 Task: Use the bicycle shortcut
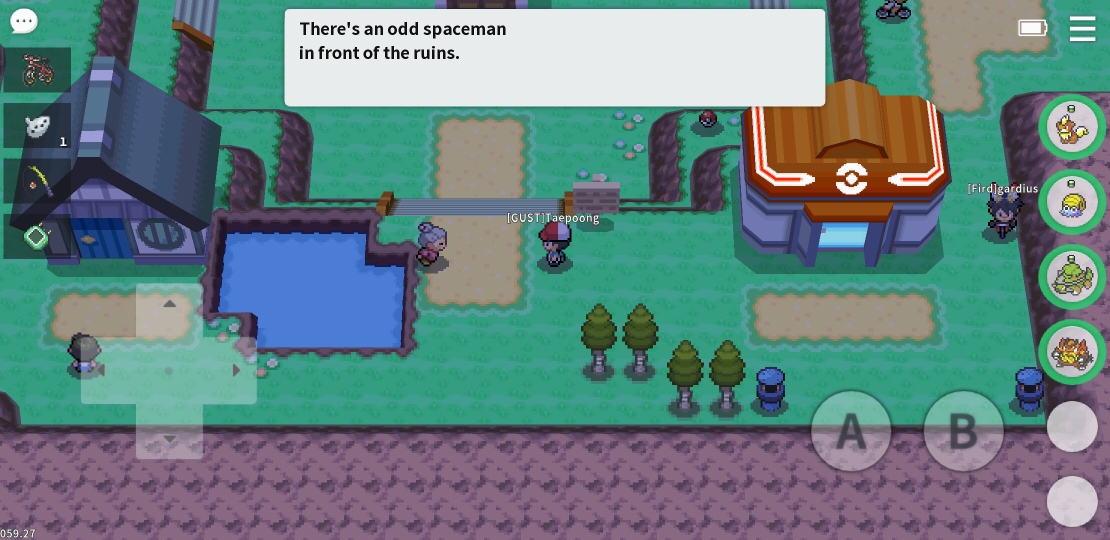(38, 70)
